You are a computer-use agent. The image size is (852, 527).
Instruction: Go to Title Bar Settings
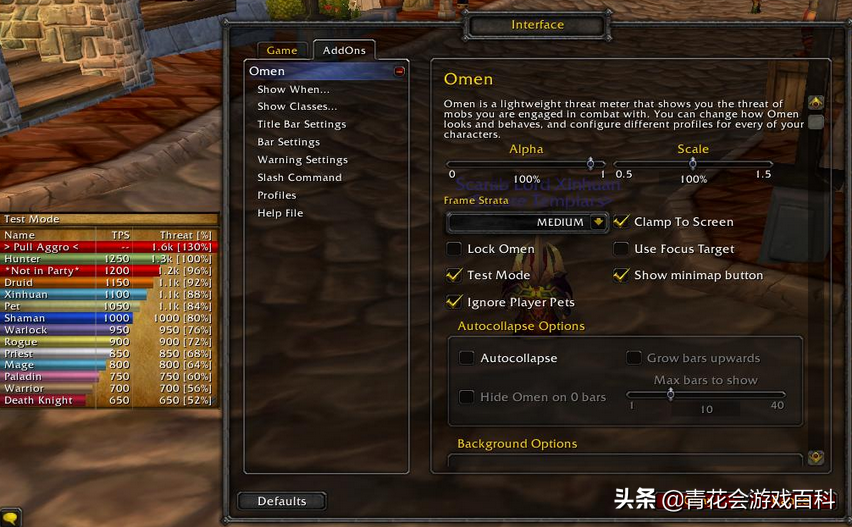(301, 124)
